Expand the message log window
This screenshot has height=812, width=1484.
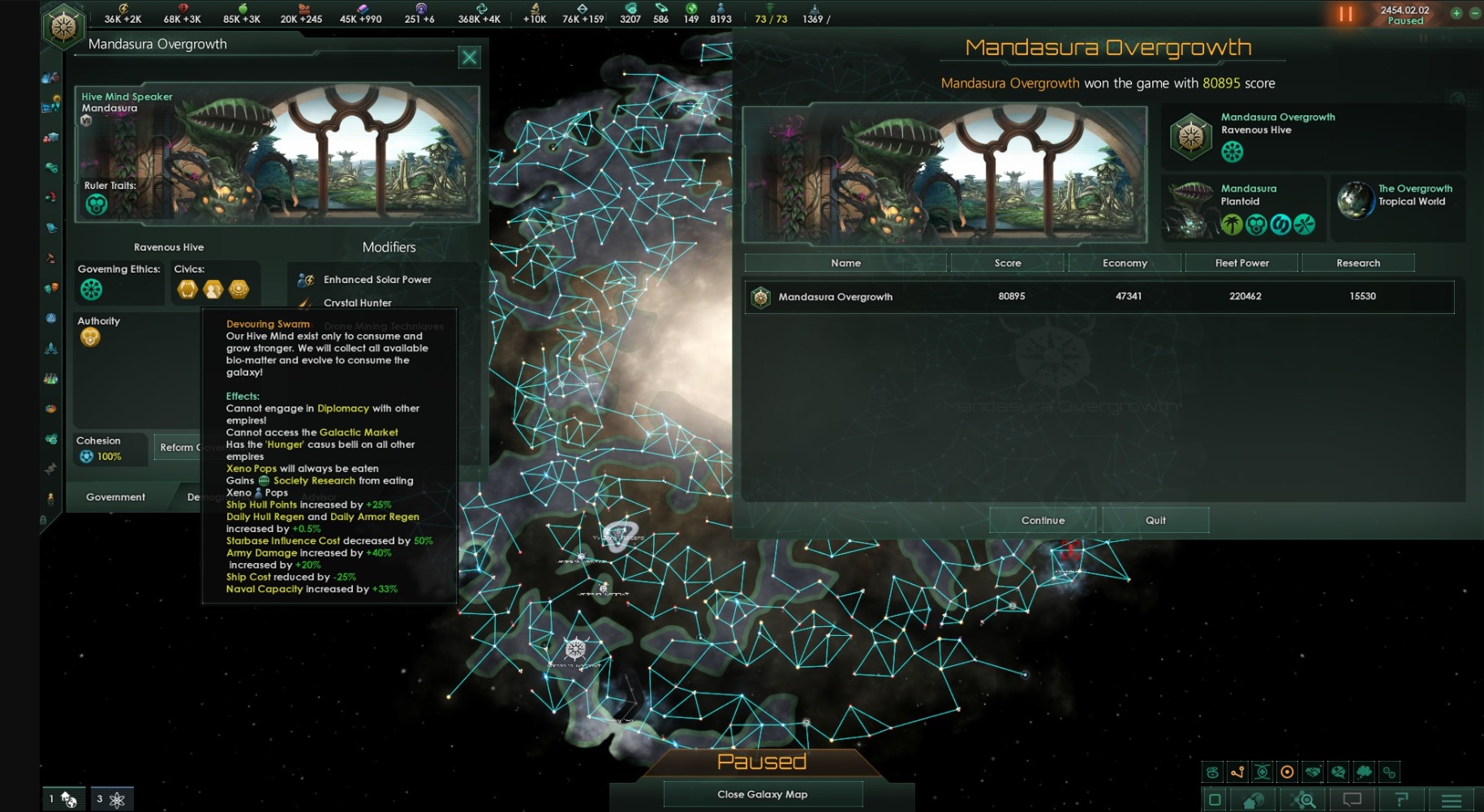point(1353,799)
